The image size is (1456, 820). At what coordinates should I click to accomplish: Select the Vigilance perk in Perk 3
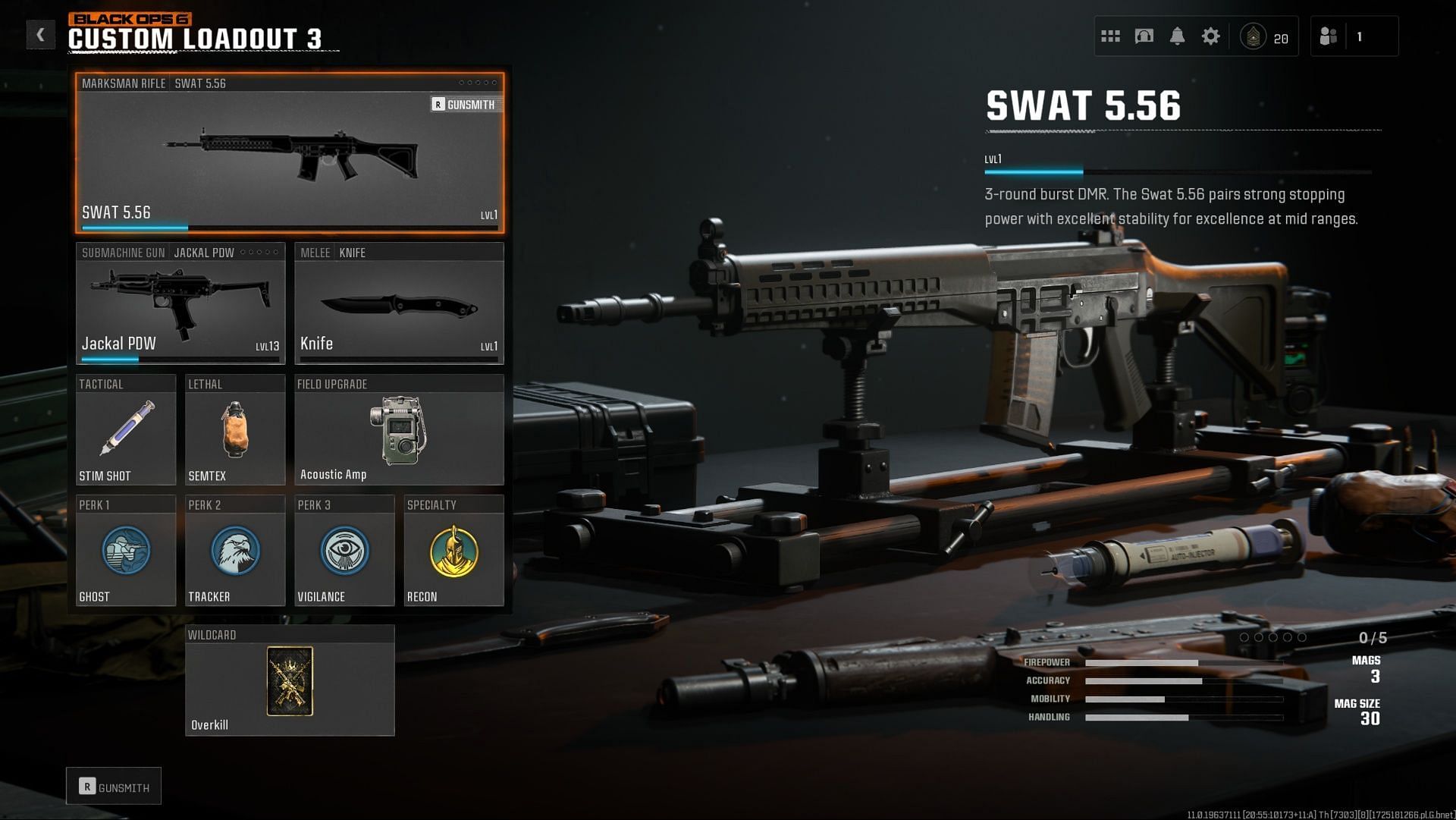click(x=344, y=551)
